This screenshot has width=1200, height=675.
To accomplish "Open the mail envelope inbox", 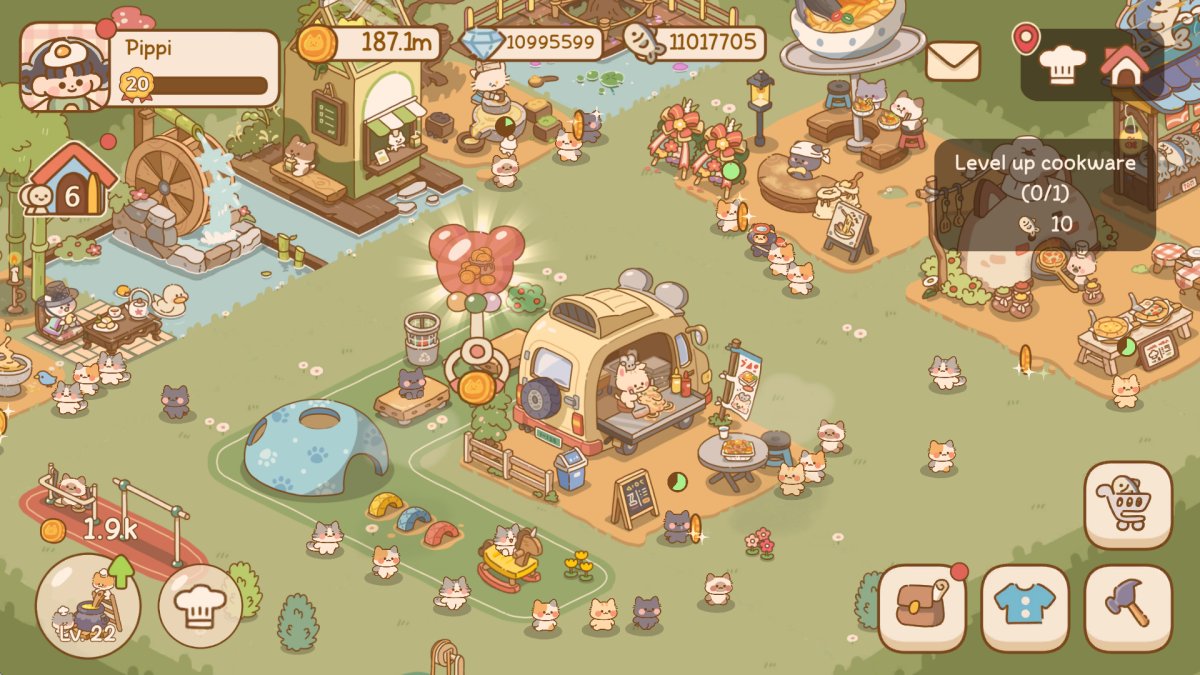I will [953, 61].
